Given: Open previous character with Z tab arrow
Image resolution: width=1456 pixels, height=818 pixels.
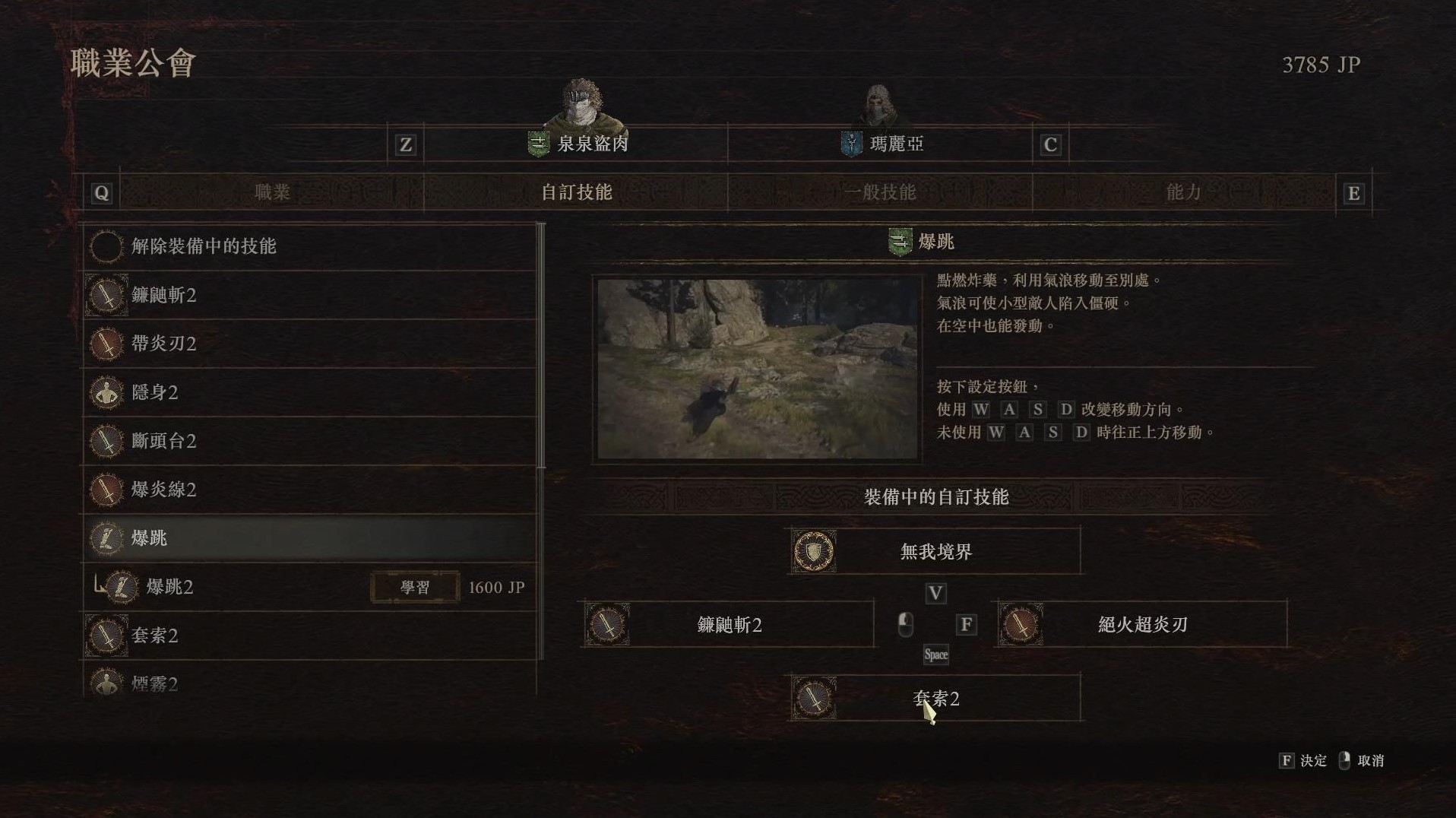Looking at the screenshot, I should pos(406,144).
